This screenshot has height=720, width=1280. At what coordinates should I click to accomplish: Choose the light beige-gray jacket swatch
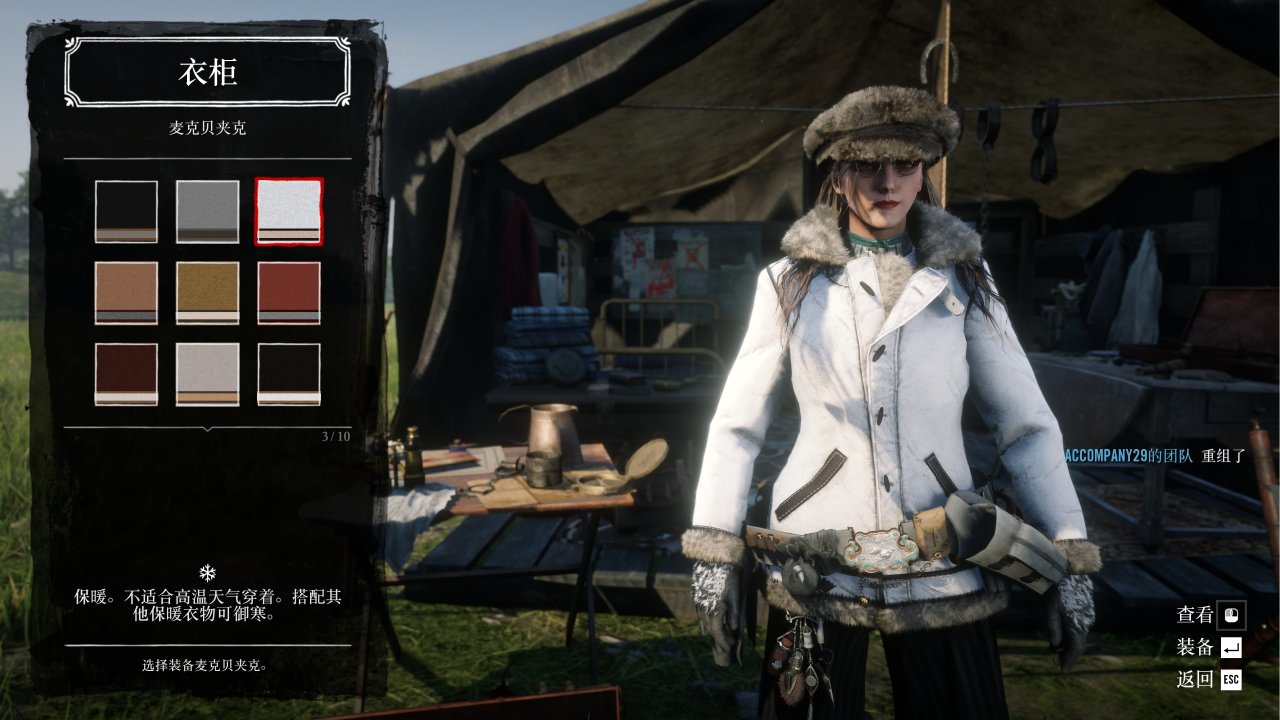click(208, 374)
